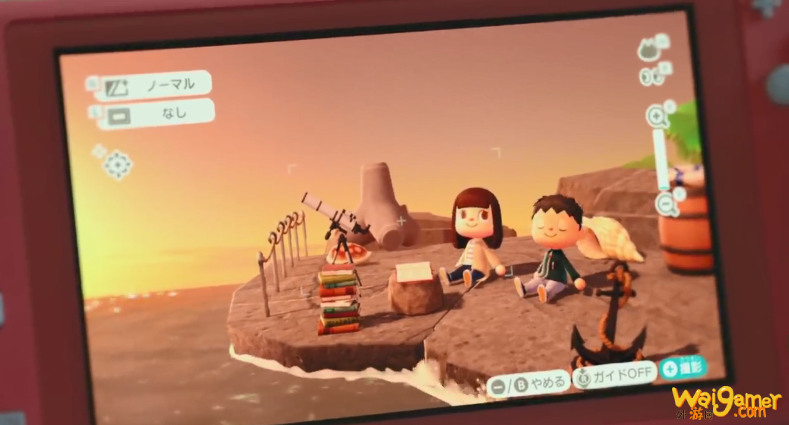Click the camera move crosshair icon
Image resolution: width=789 pixels, height=425 pixels.
(x=118, y=164)
